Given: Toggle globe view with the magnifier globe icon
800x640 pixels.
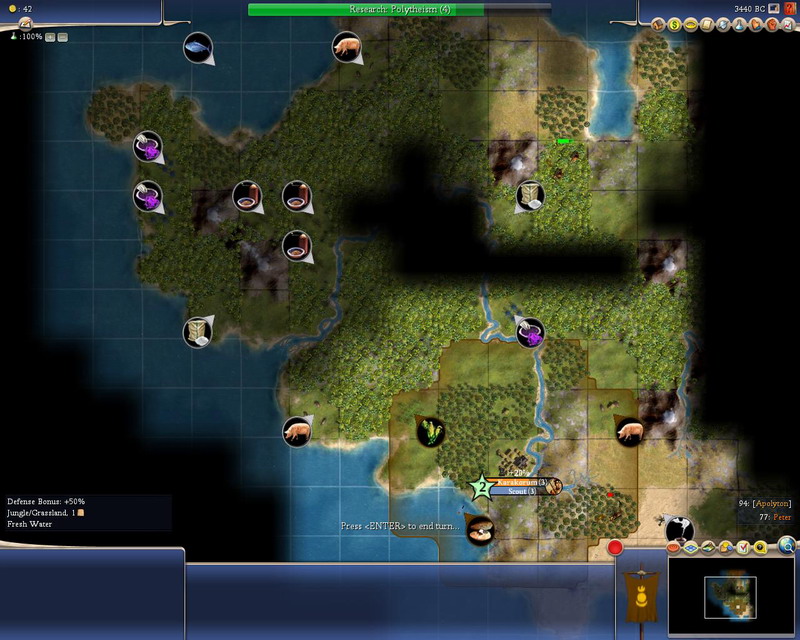Looking at the screenshot, I should pyautogui.click(x=787, y=546).
